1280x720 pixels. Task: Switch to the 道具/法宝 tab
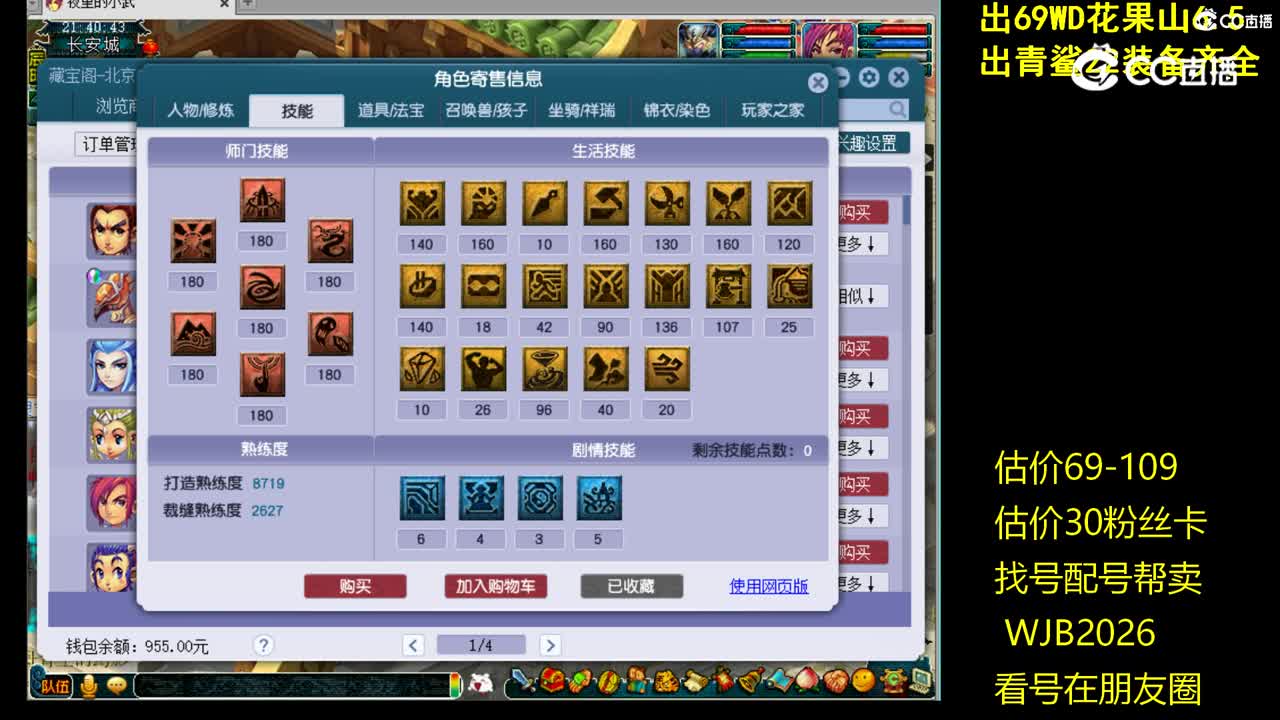coord(393,112)
